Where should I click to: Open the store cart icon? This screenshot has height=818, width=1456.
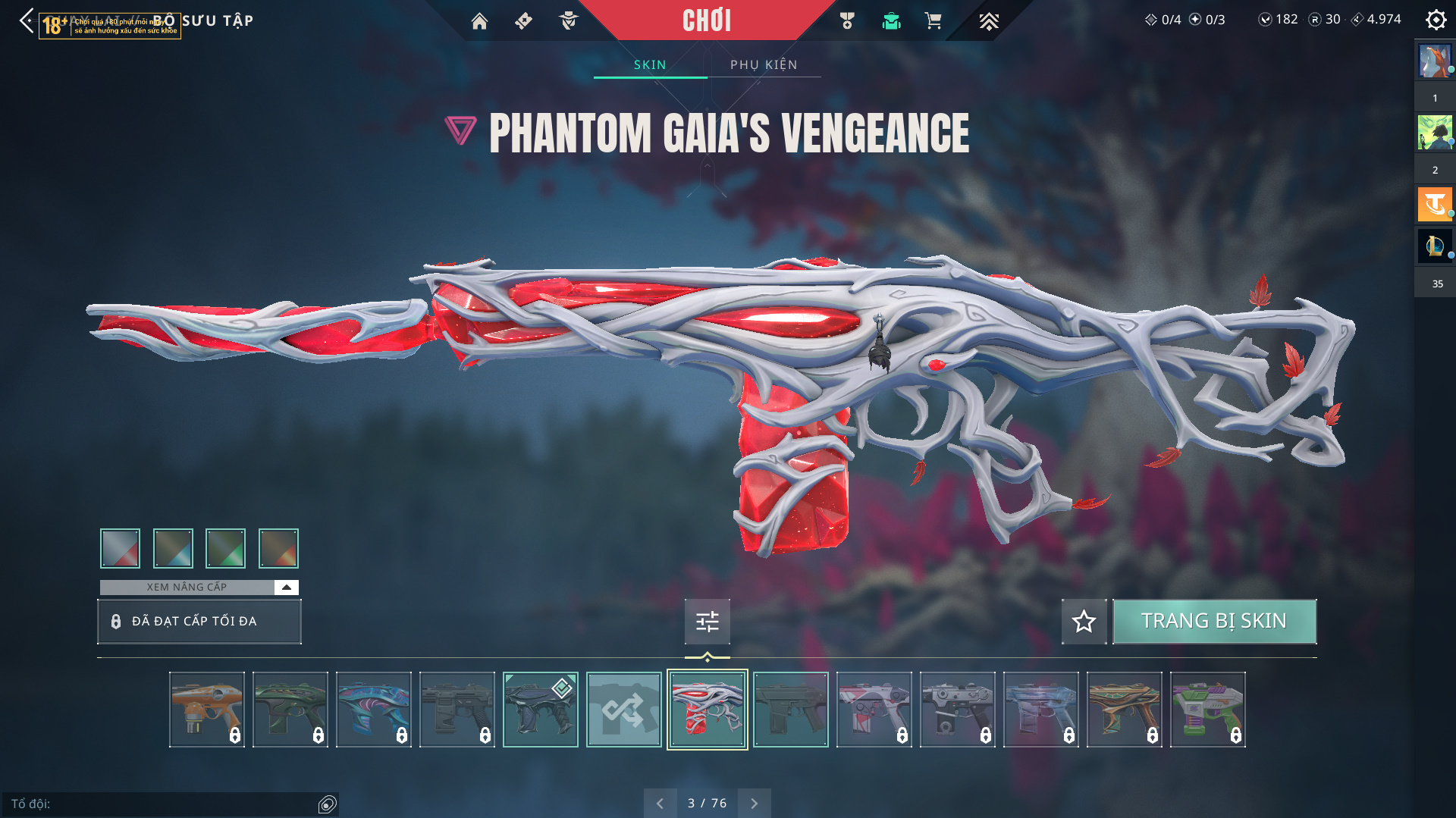[x=933, y=21]
